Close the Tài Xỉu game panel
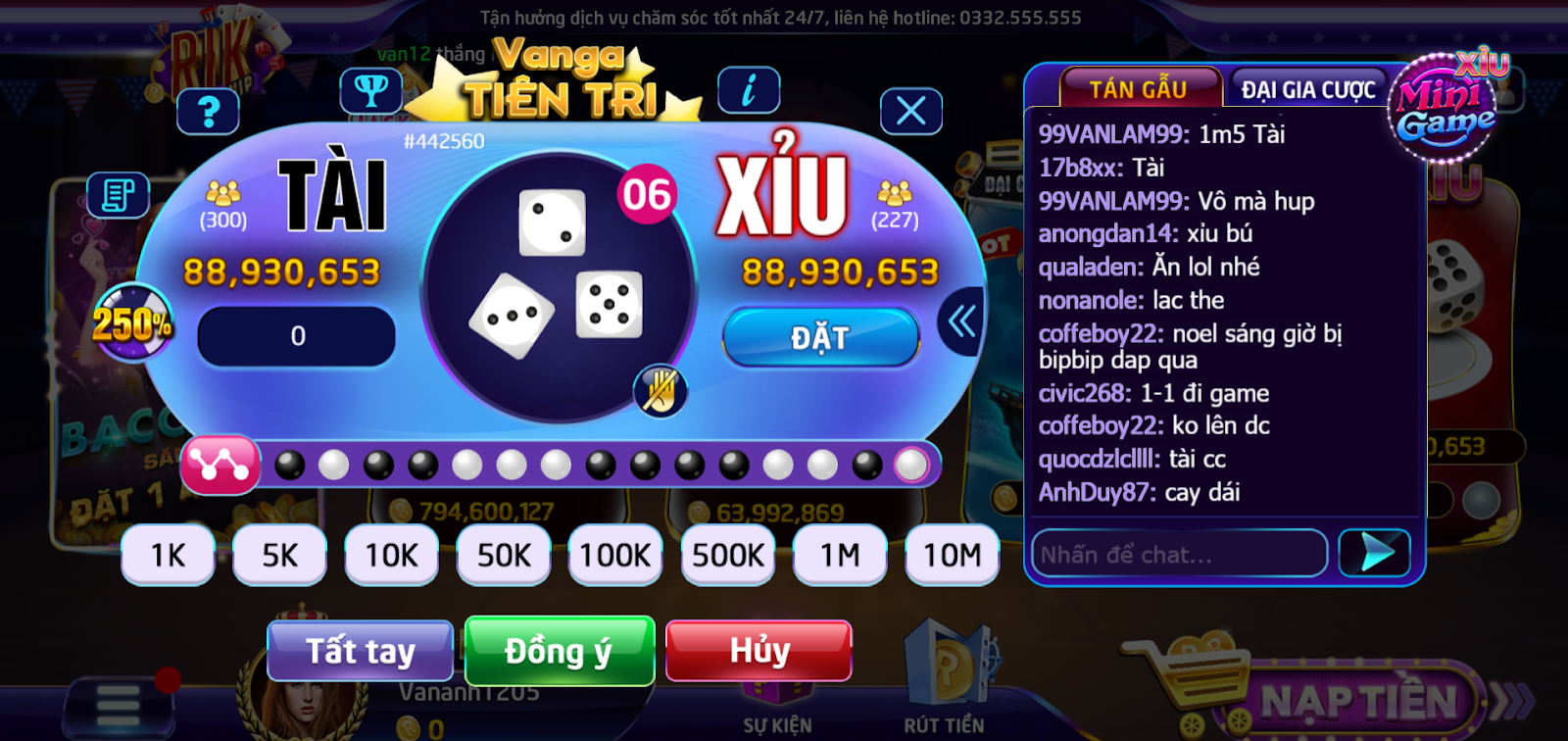Screen dimensions: 1568x741 (x=910, y=112)
